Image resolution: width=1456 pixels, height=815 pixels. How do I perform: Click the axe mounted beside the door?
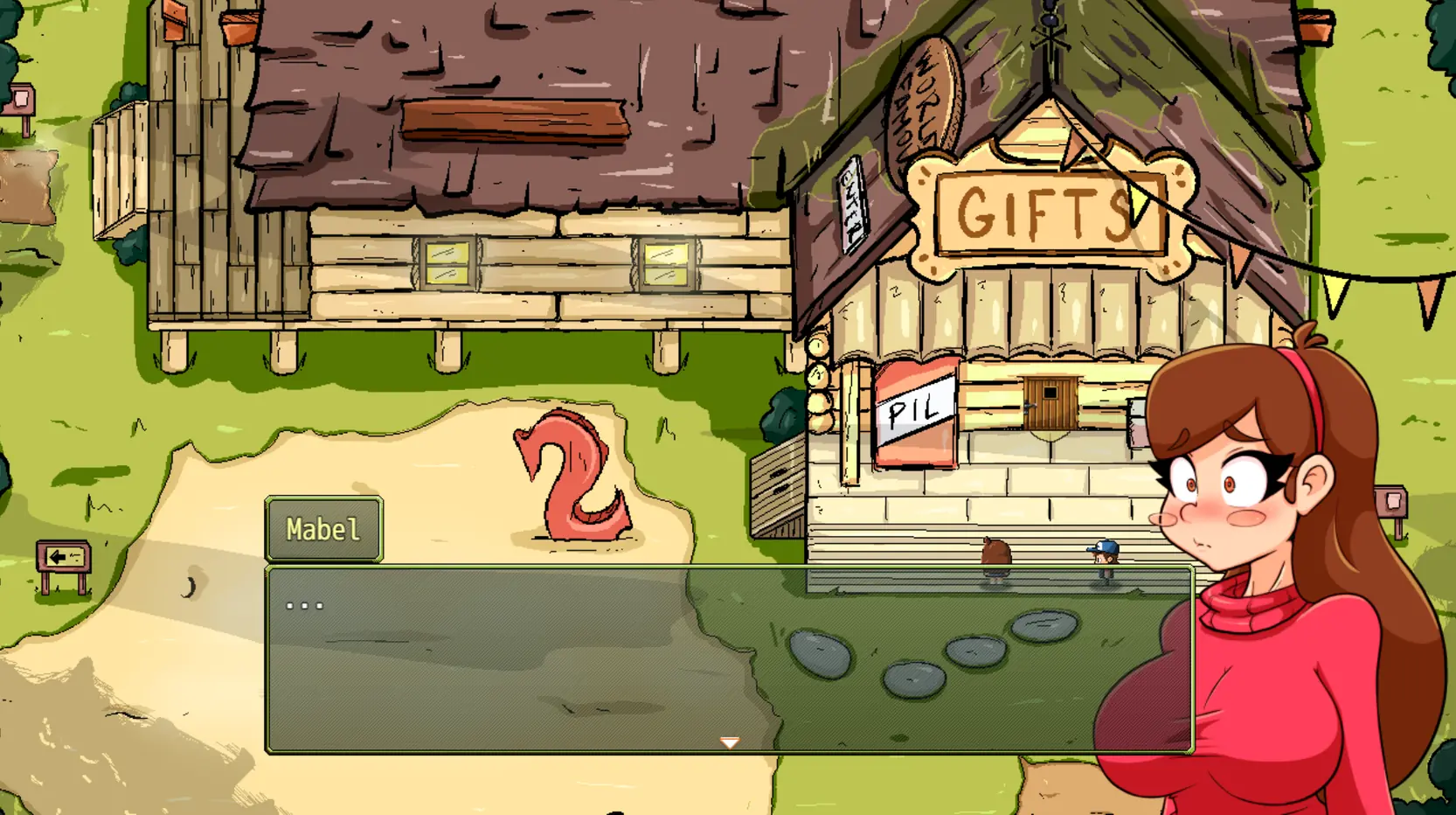pyautogui.click(x=1133, y=420)
